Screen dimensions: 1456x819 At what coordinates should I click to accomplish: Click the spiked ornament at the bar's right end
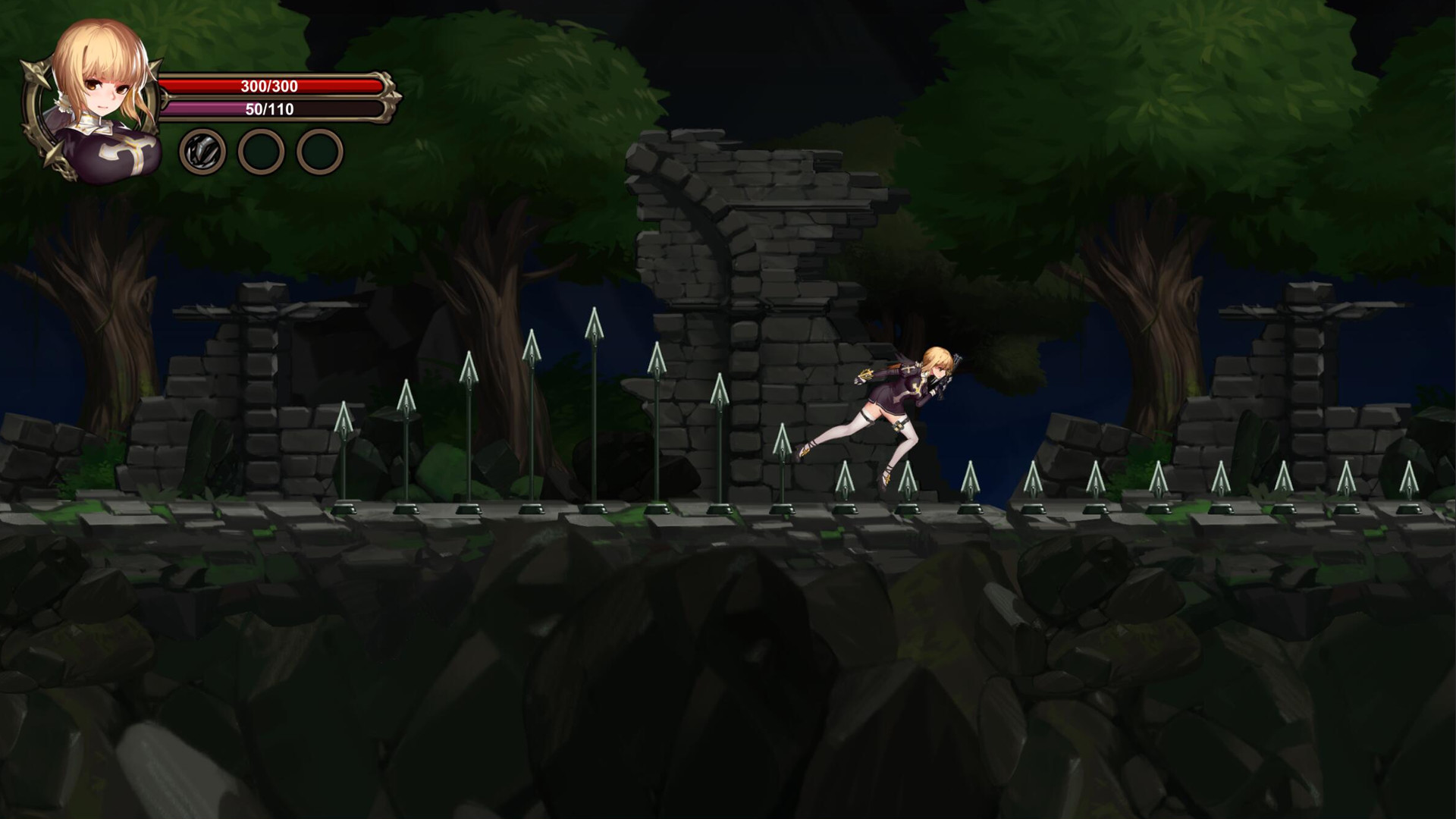coord(391,99)
